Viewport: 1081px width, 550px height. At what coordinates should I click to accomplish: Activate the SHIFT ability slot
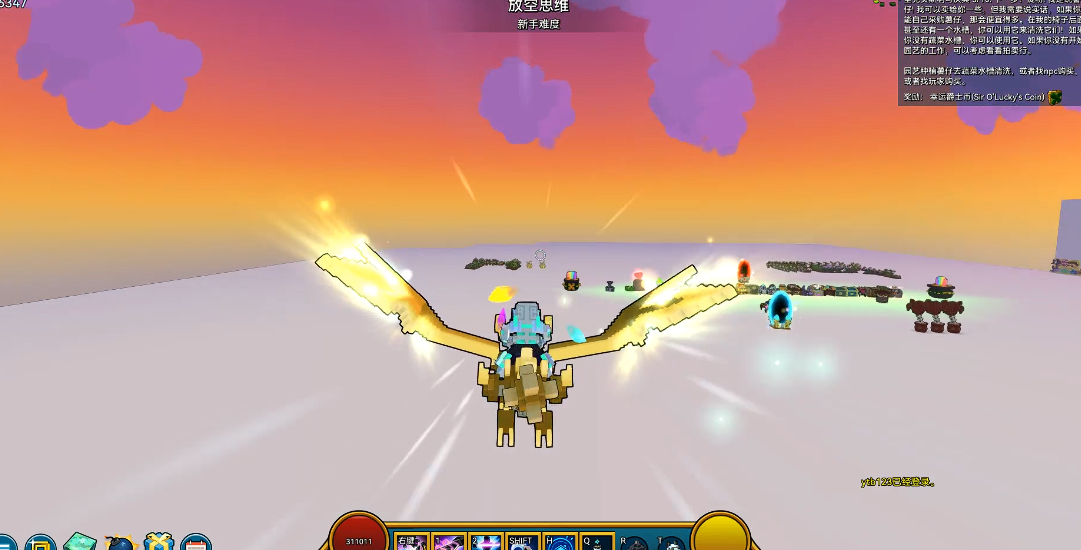(x=523, y=541)
